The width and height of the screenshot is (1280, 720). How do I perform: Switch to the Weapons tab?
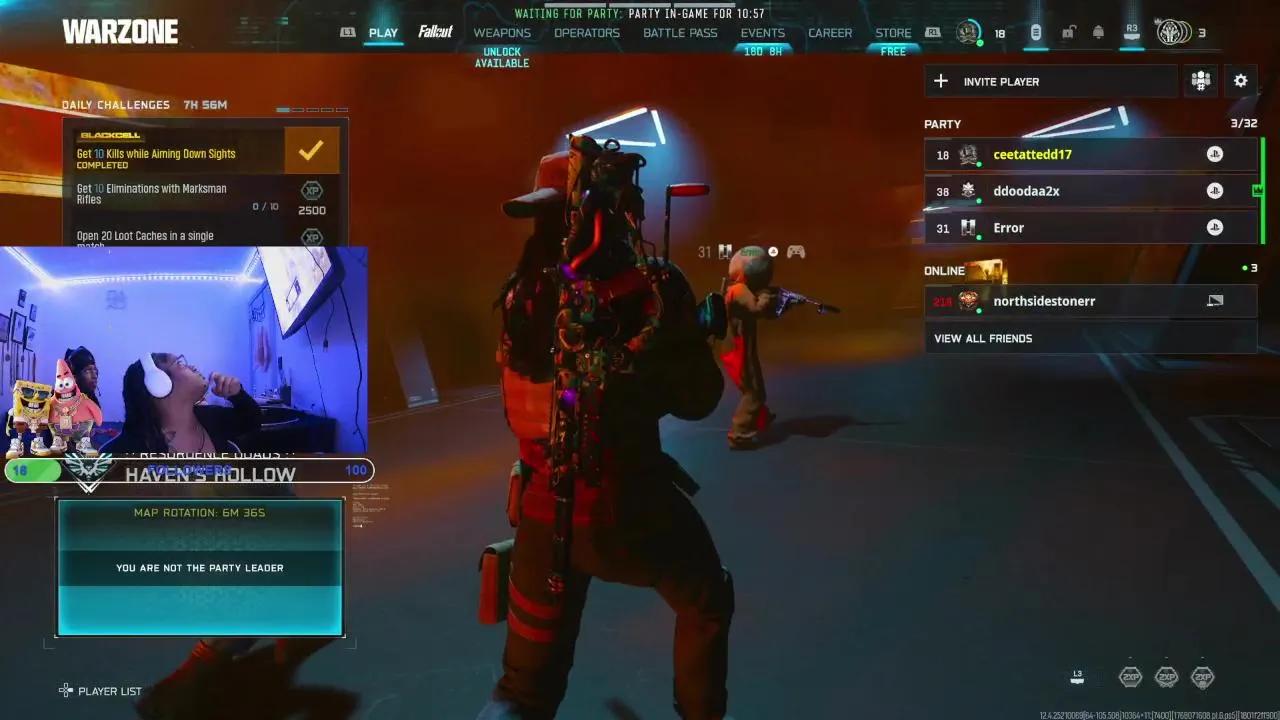(x=503, y=32)
